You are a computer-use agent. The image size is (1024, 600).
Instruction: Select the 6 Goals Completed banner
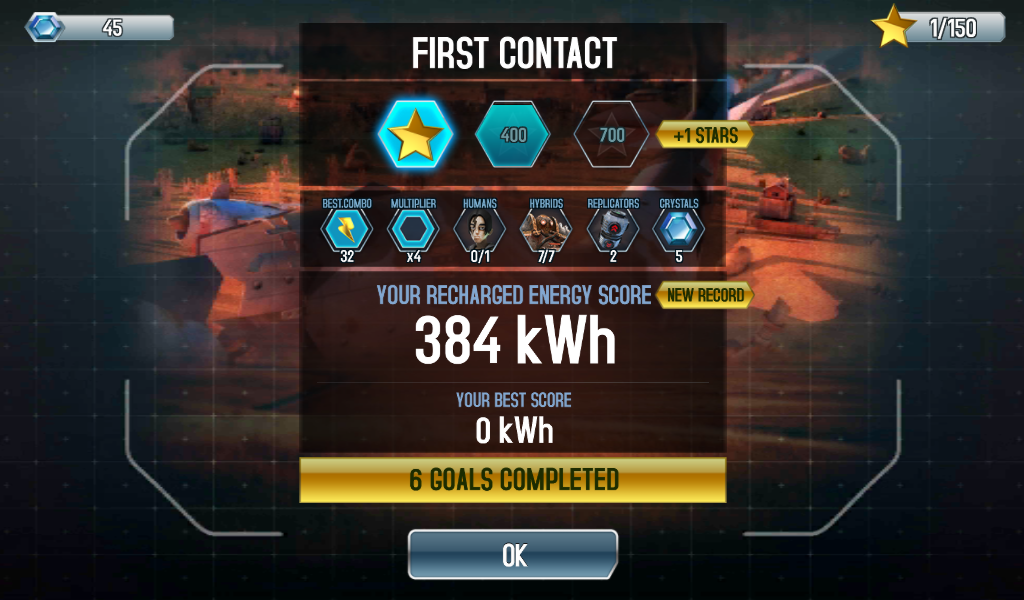tap(513, 480)
